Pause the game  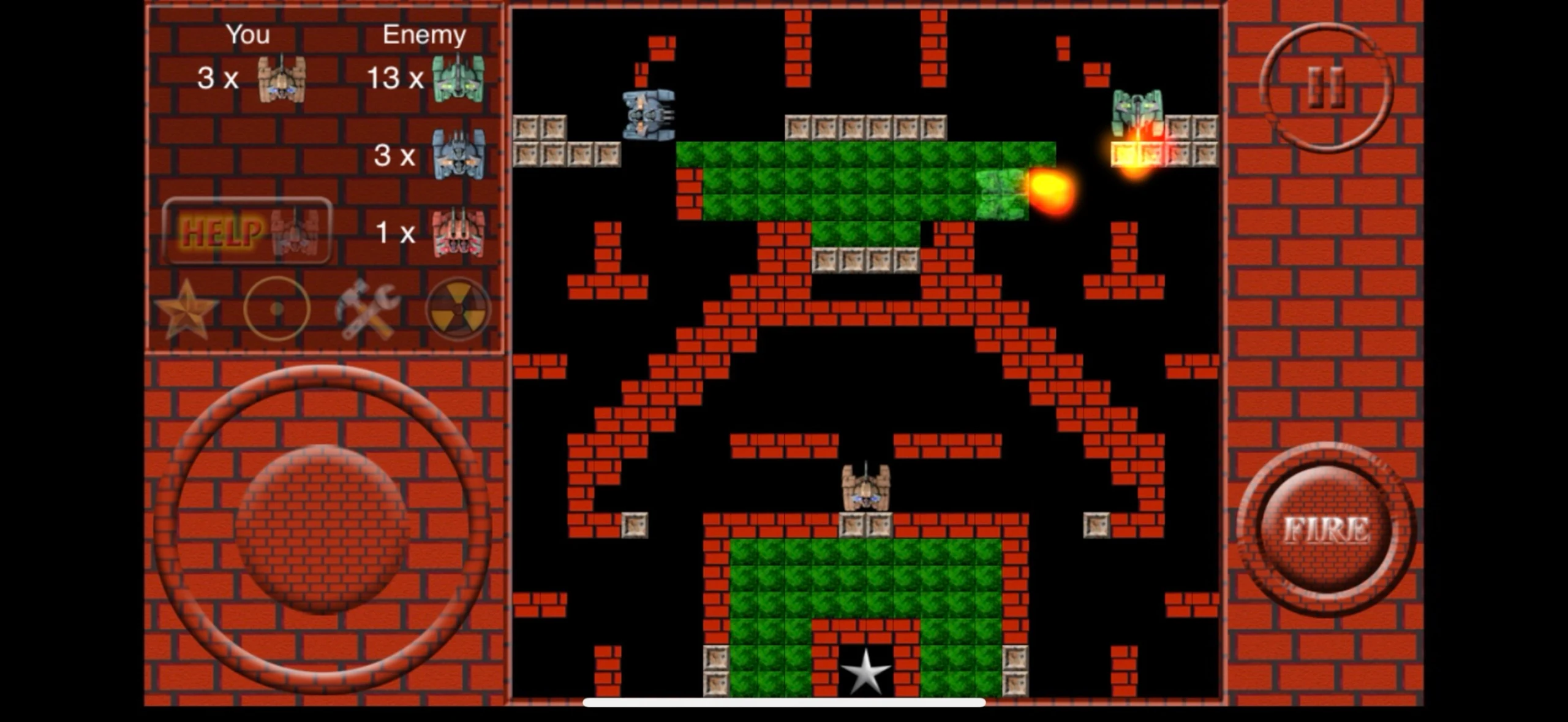point(1326,88)
